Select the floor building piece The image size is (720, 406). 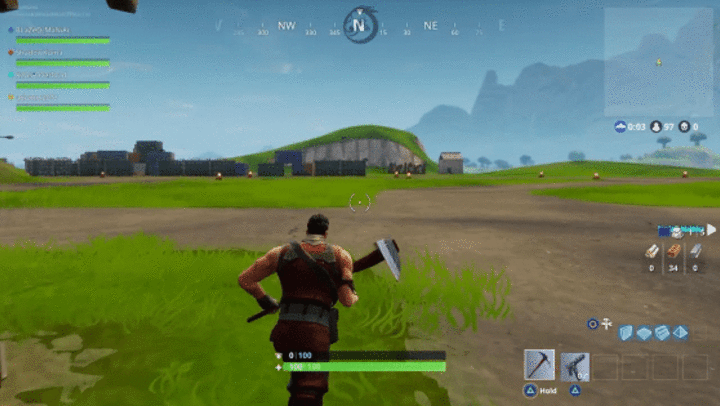645,332
